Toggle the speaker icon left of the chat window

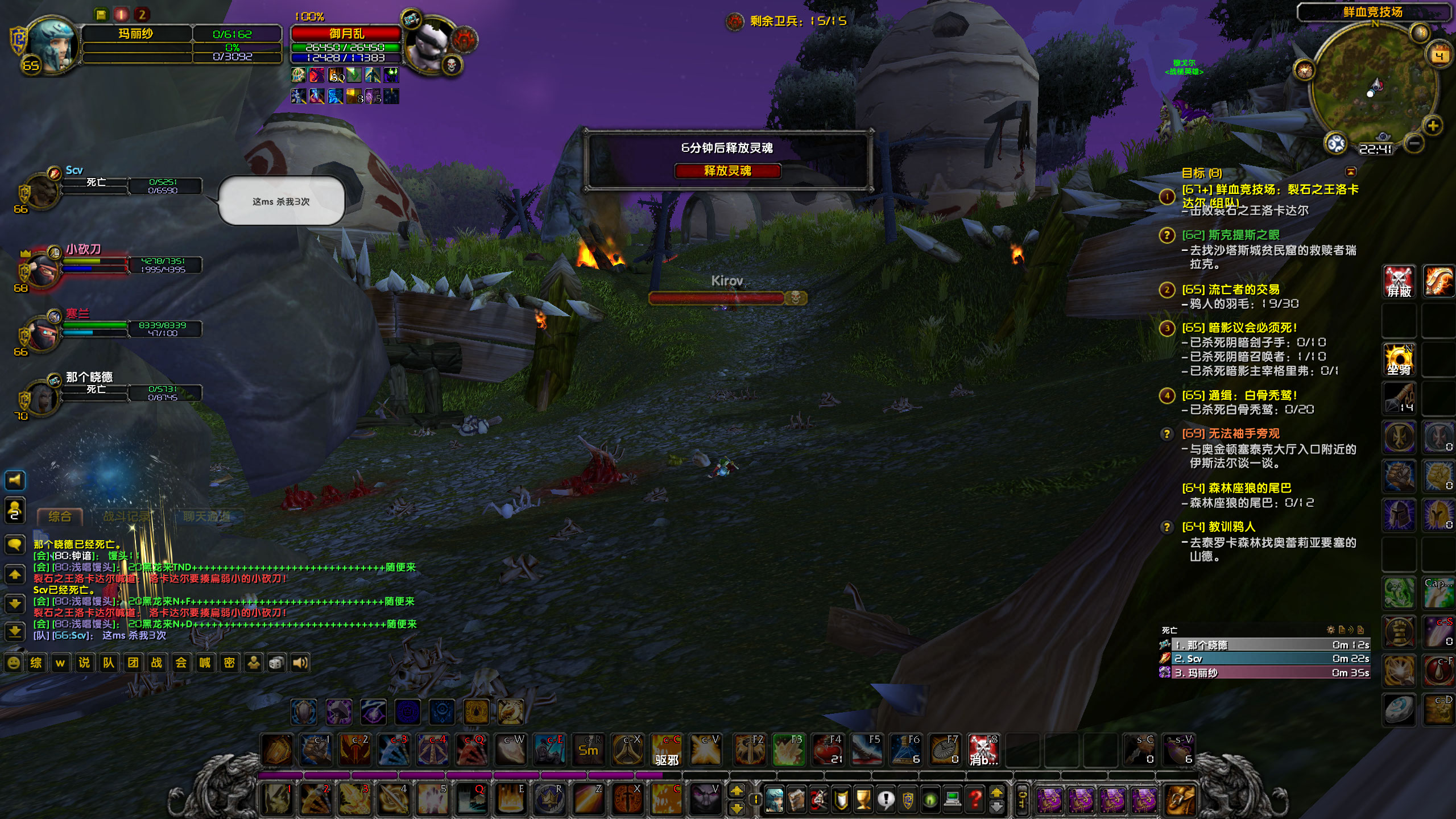(15, 481)
